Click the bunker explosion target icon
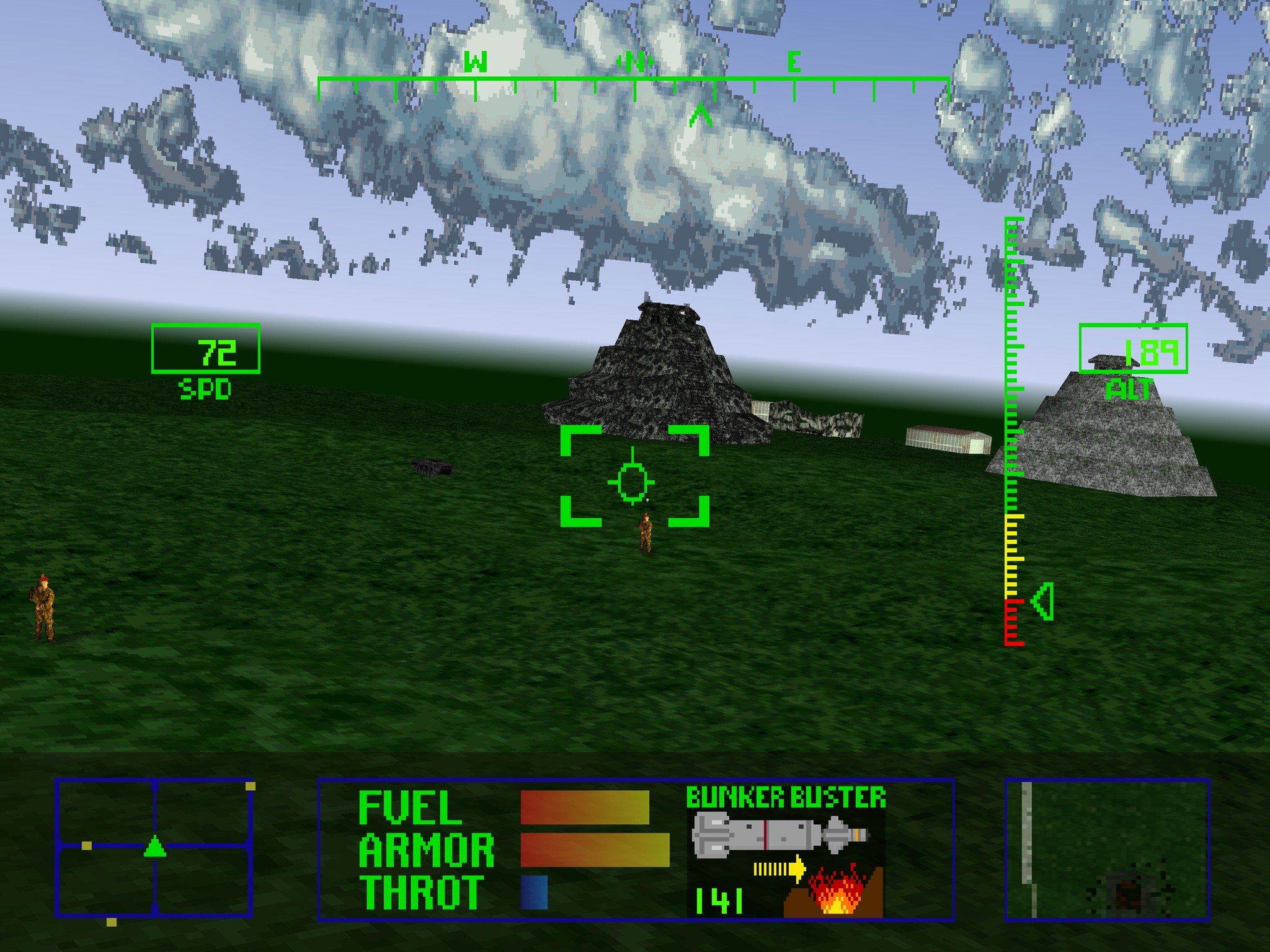This screenshot has height=952, width=1270. [x=834, y=892]
